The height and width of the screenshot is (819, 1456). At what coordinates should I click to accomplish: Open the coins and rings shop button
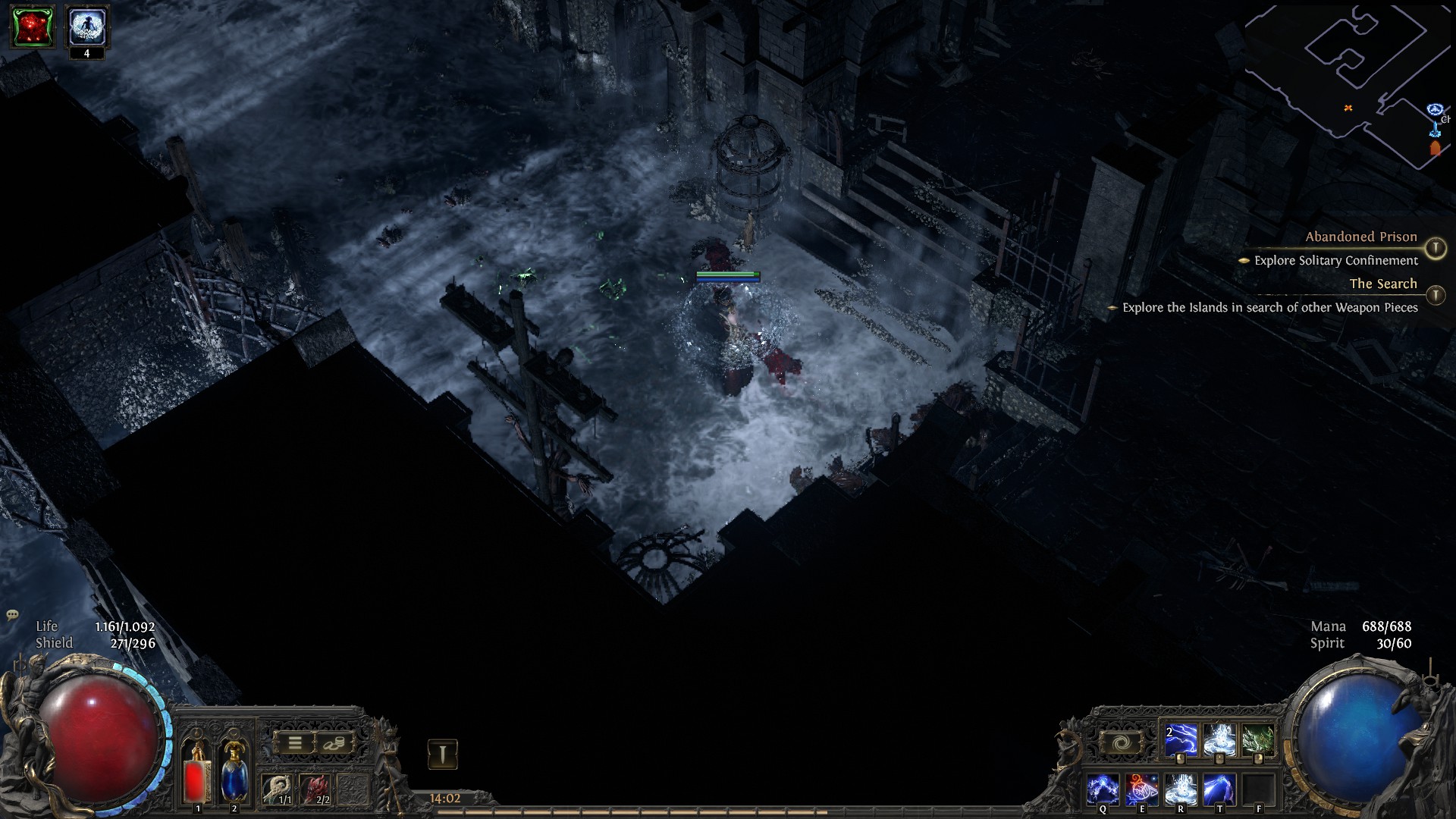334,743
